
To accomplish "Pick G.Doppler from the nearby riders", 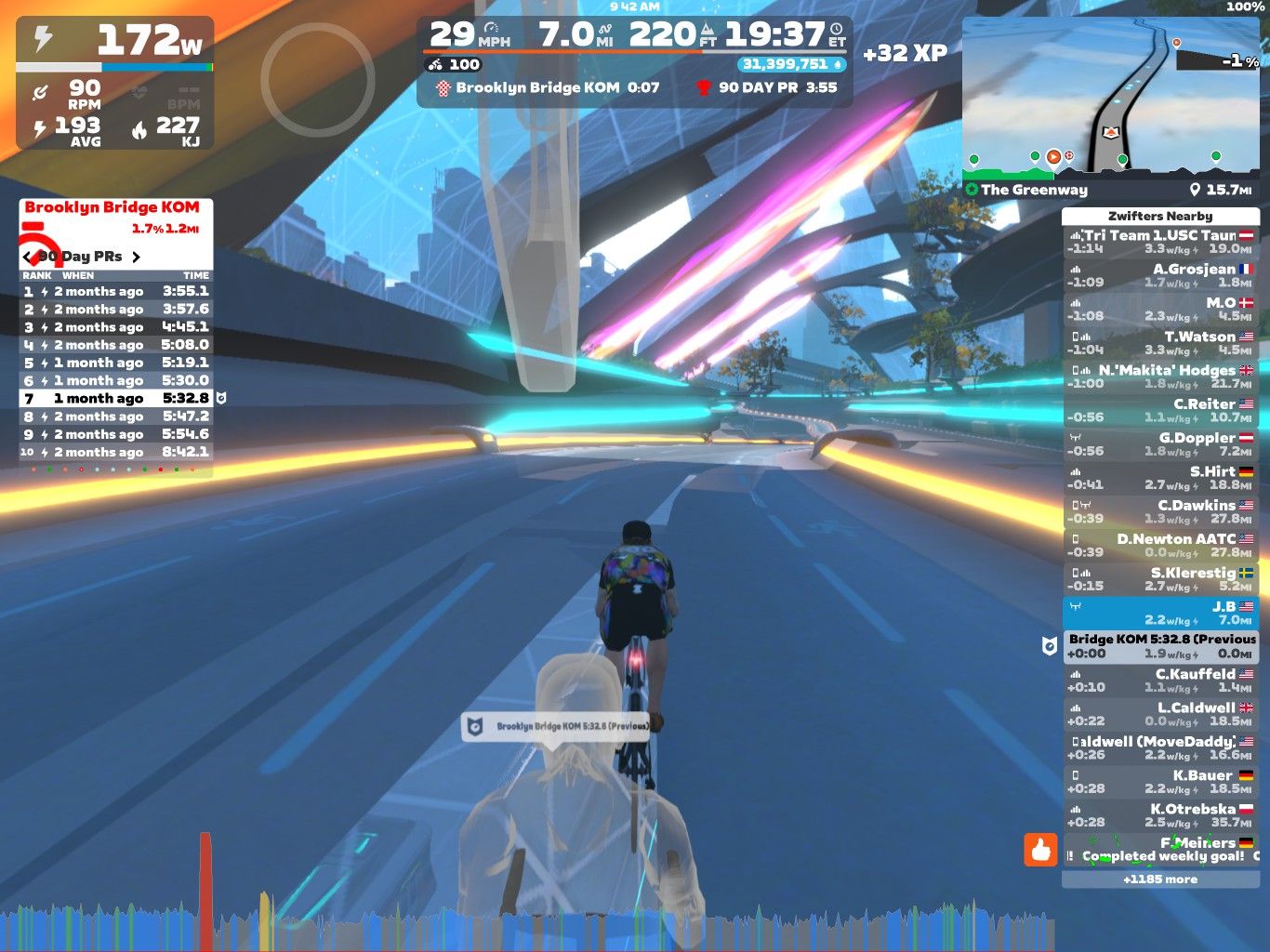I will pos(1160,444).
